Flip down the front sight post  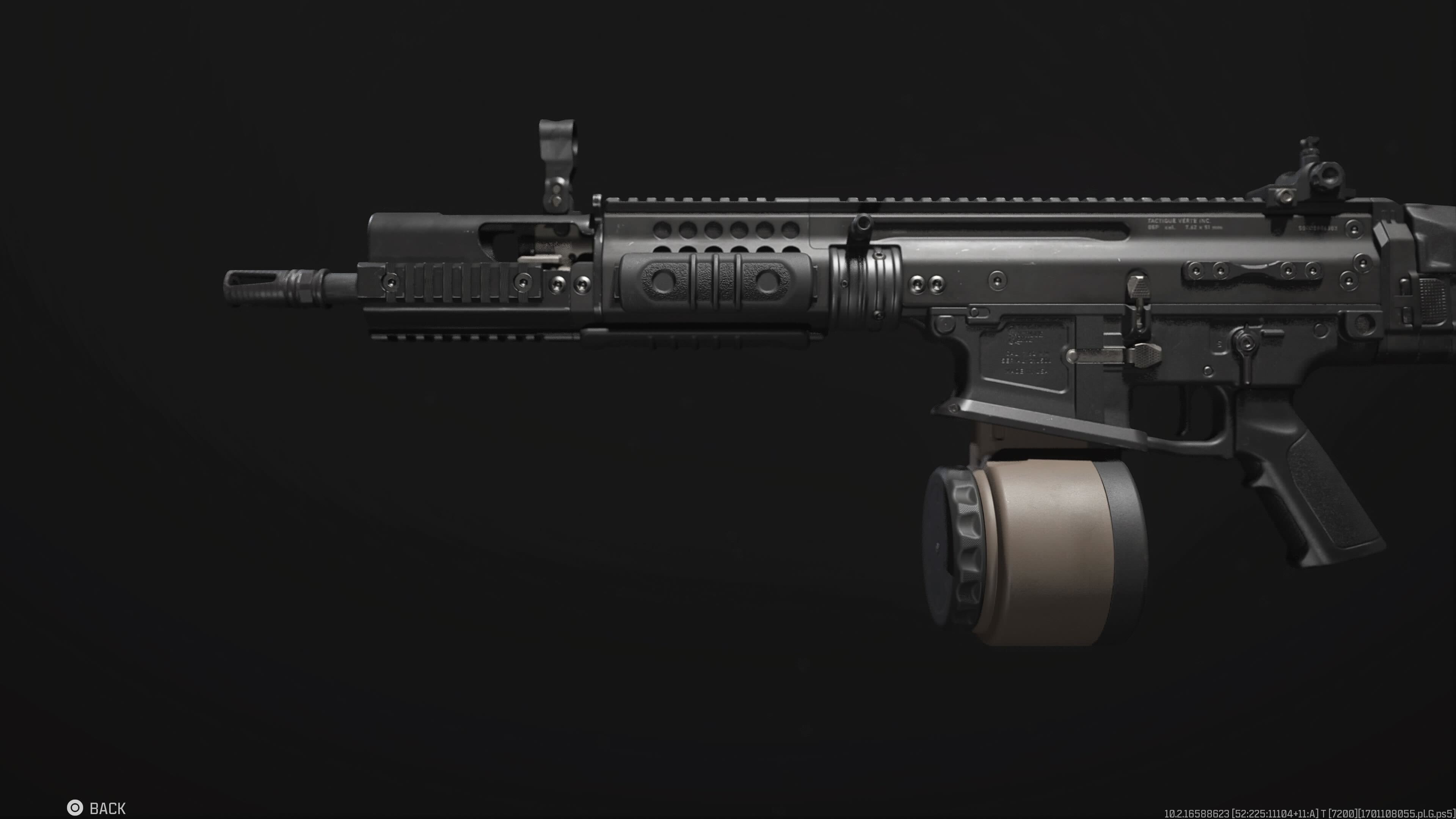click(x=557, y=141)
